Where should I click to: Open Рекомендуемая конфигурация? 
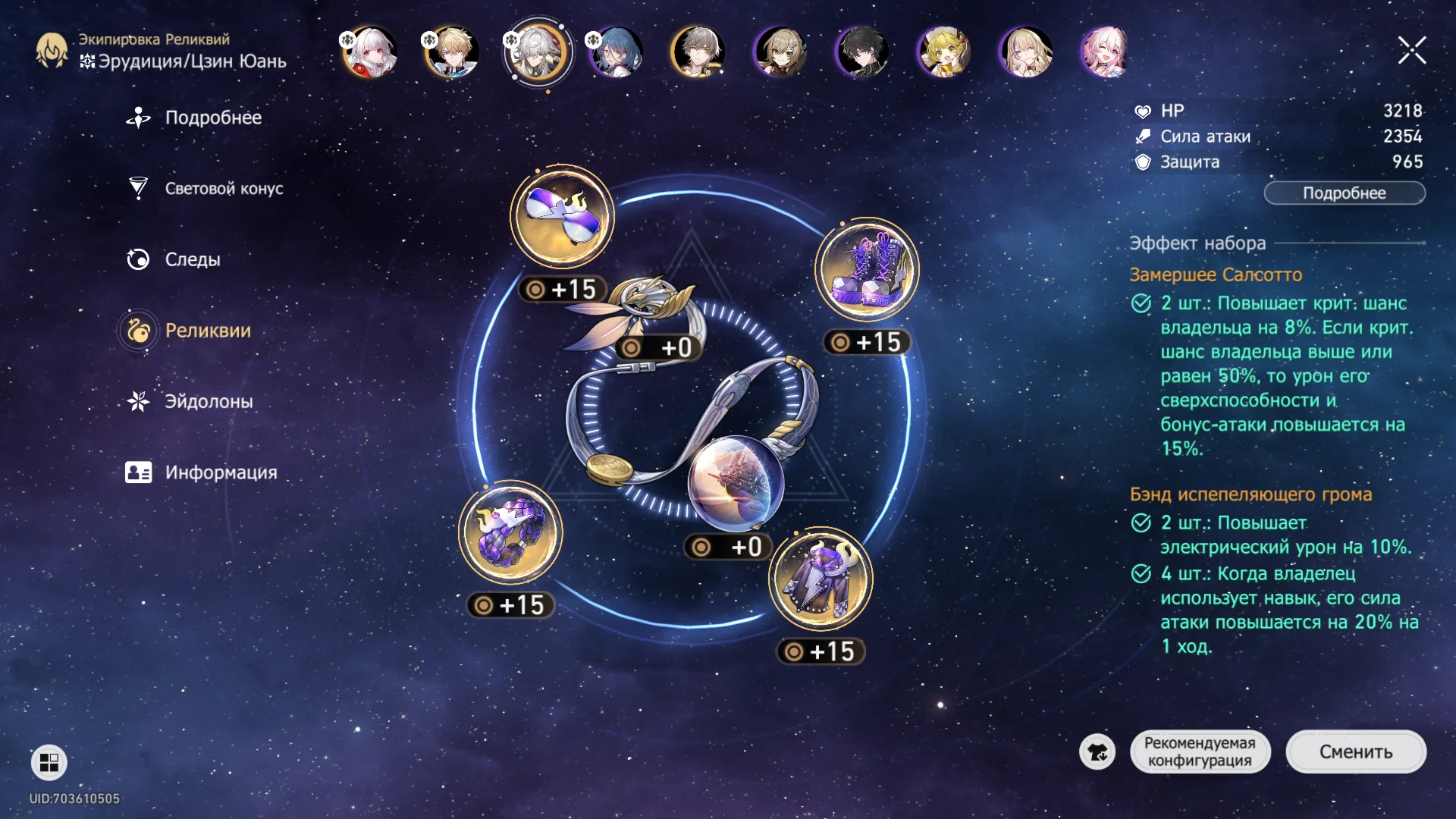tap(1199, 752)
